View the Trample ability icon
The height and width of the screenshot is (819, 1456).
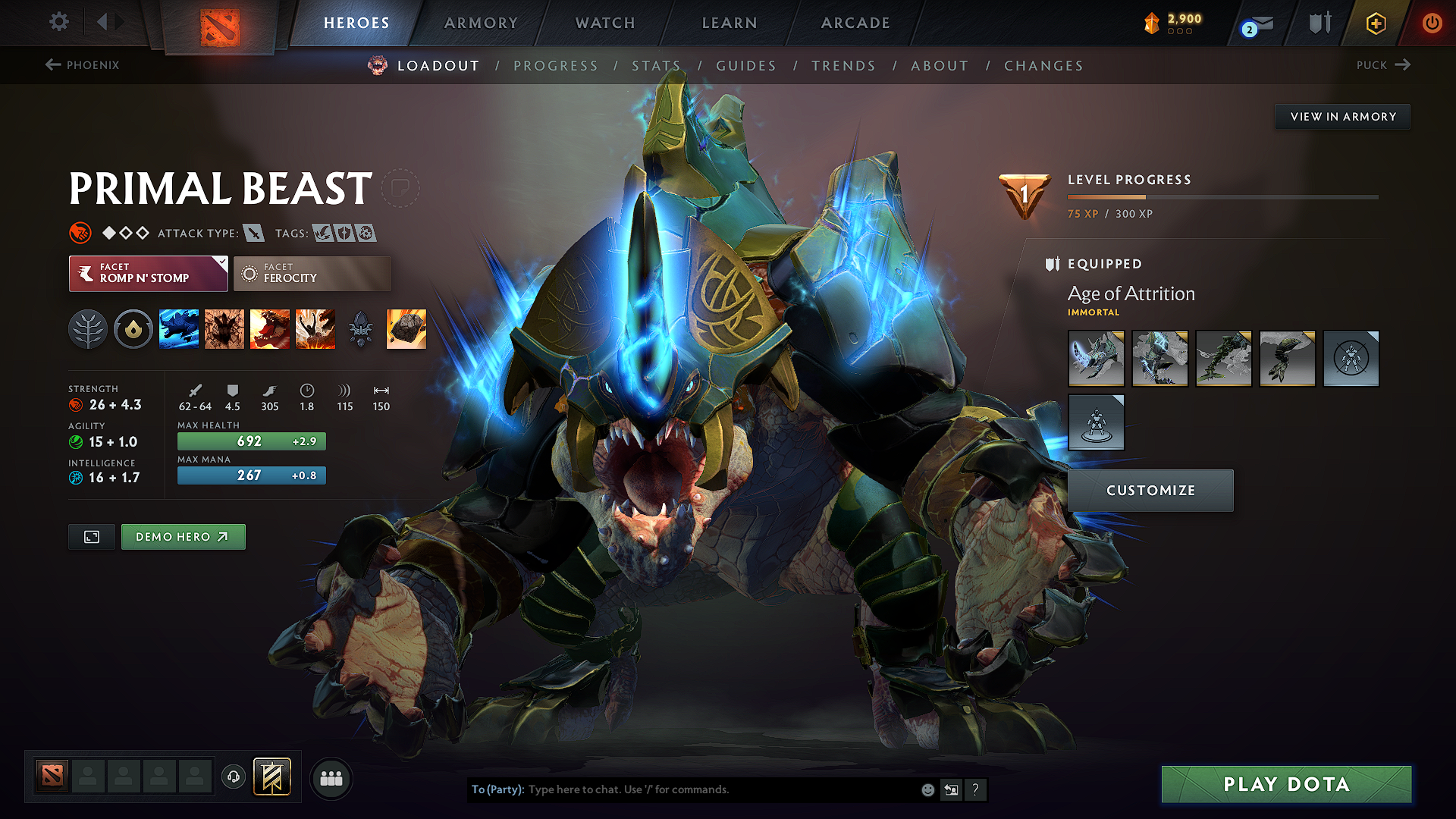tap(224, 328)
